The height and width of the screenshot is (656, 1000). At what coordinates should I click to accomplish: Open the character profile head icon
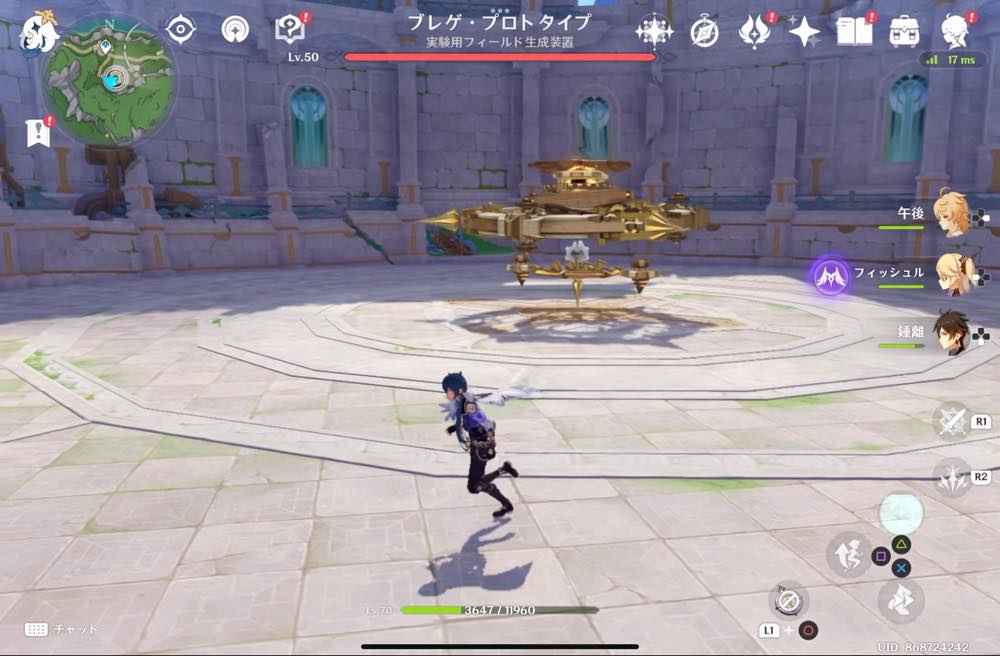(956, 32)
